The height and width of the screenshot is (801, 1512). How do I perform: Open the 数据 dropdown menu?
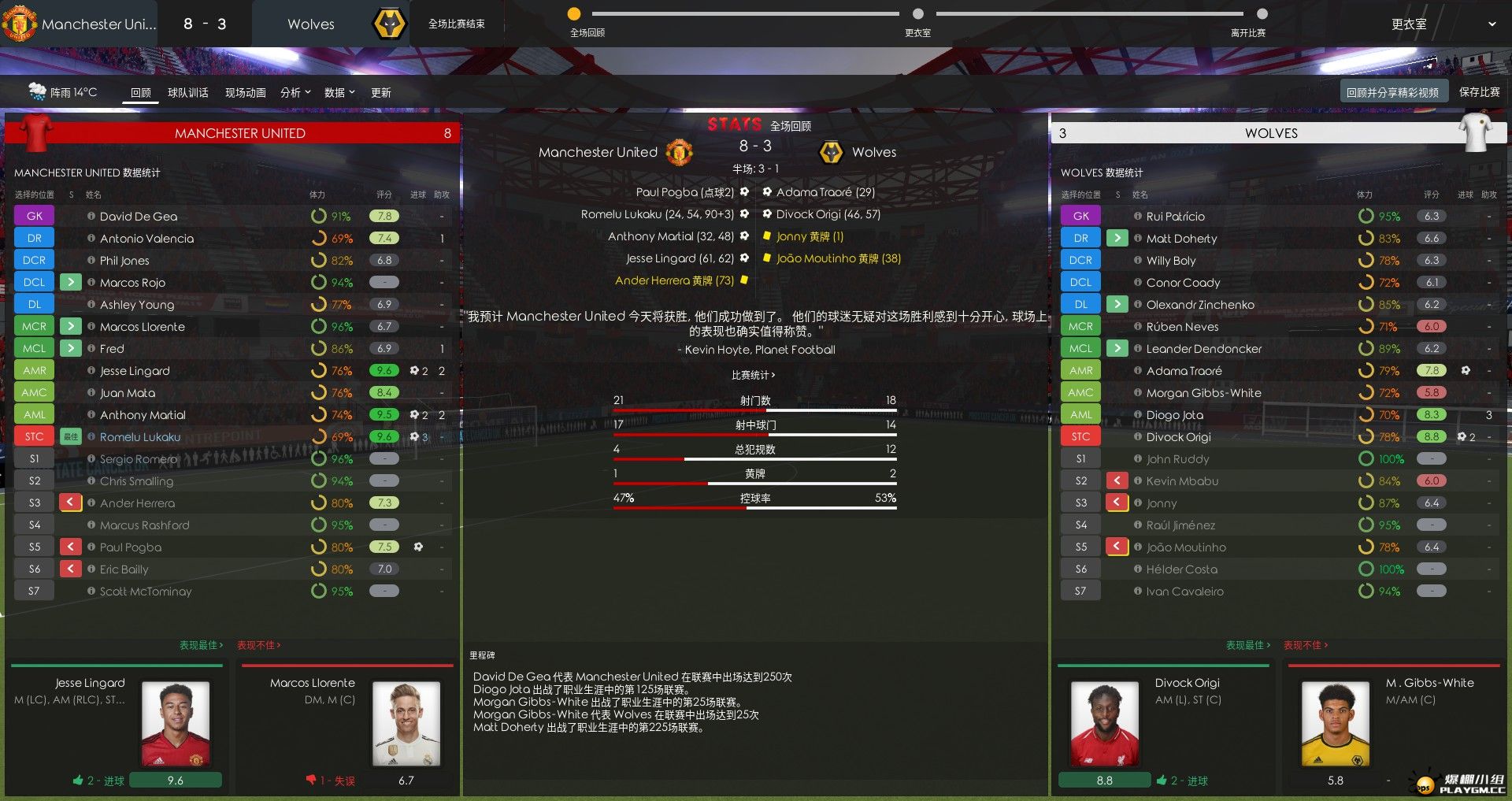339,93
